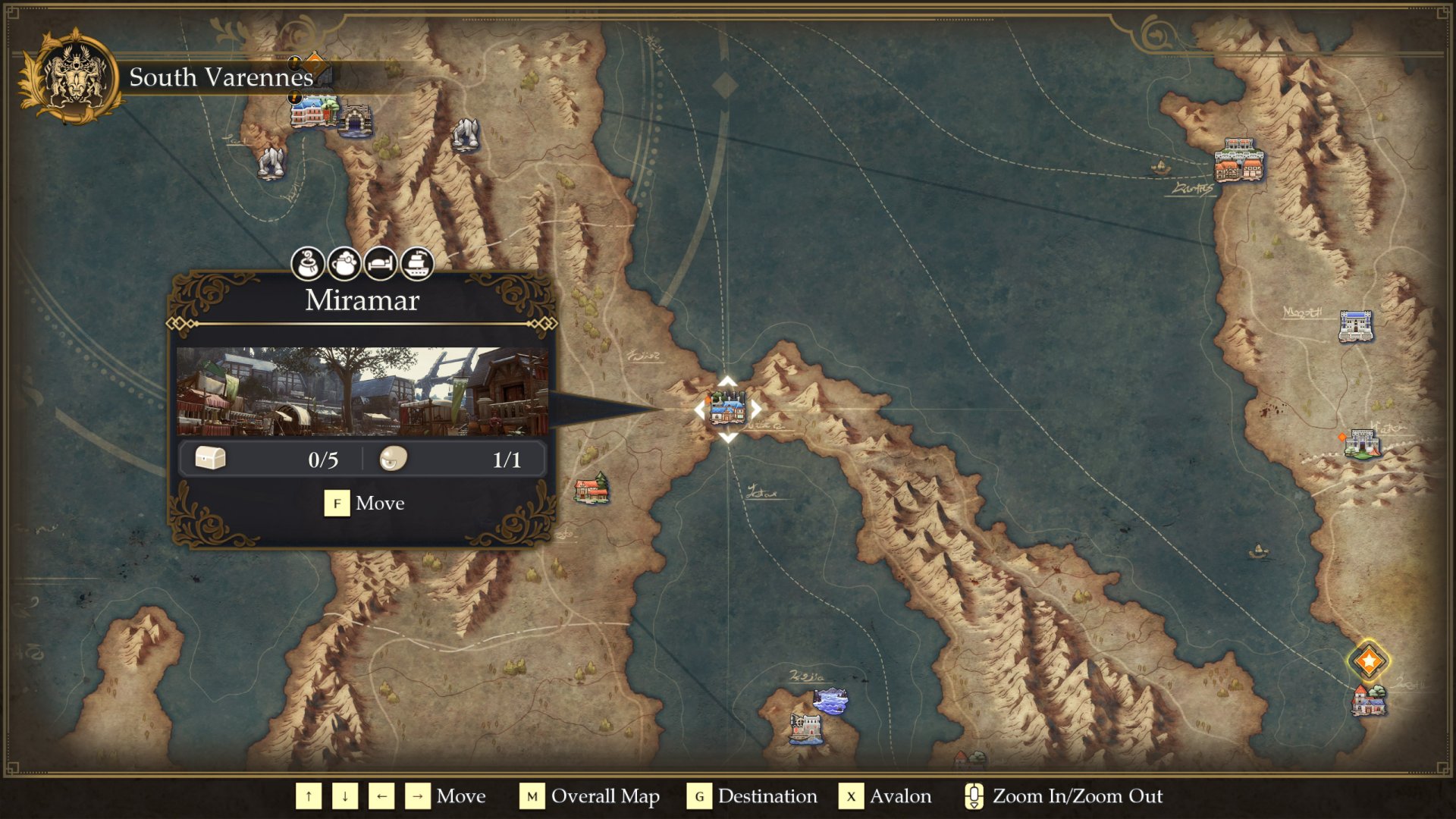The height and width of the screenshot is (819, 1456).
Task: Choose the blue-roofed white castle marker
Action: 1355,326
